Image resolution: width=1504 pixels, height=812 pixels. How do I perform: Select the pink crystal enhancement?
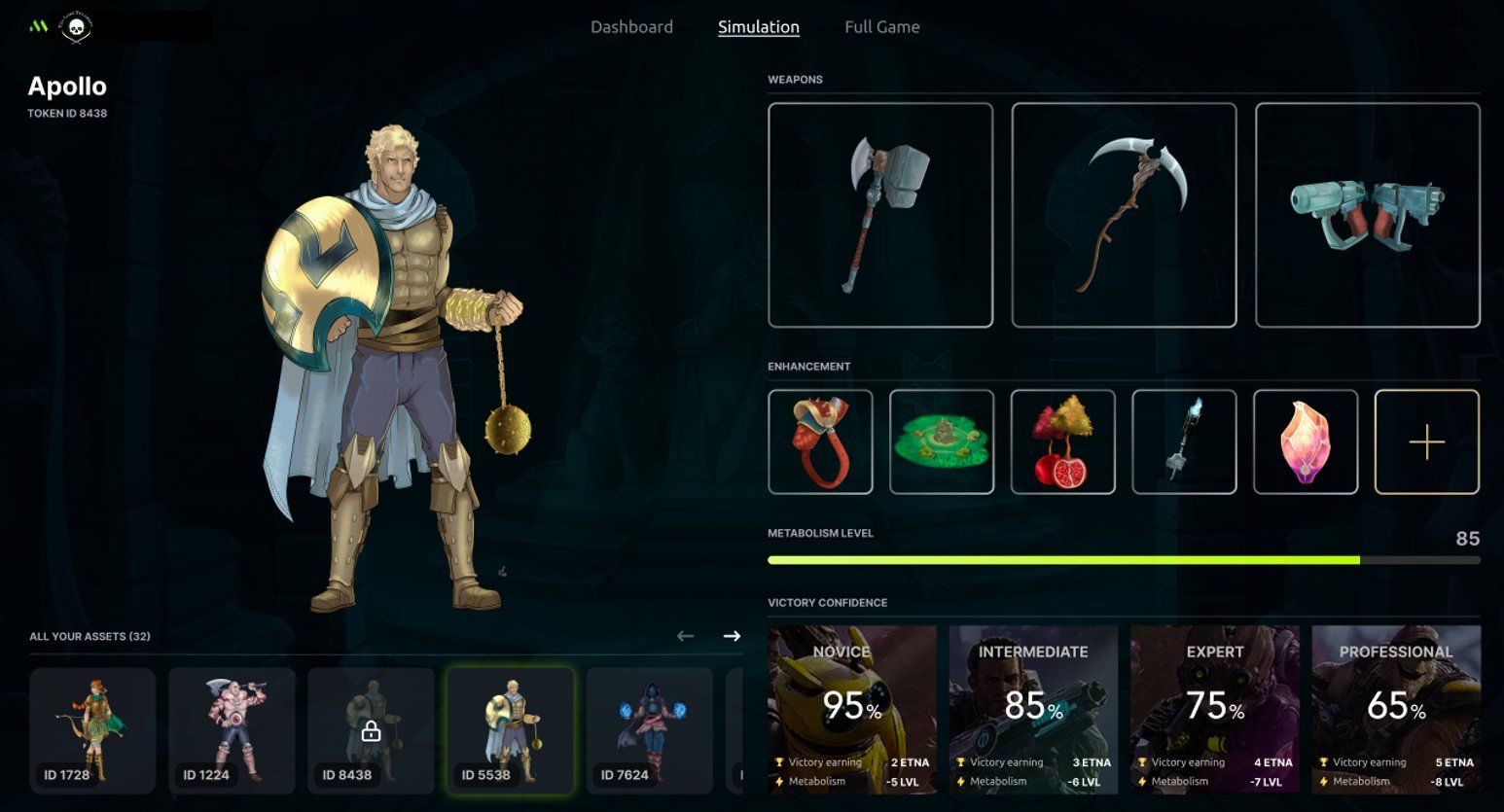[1305, 441]
